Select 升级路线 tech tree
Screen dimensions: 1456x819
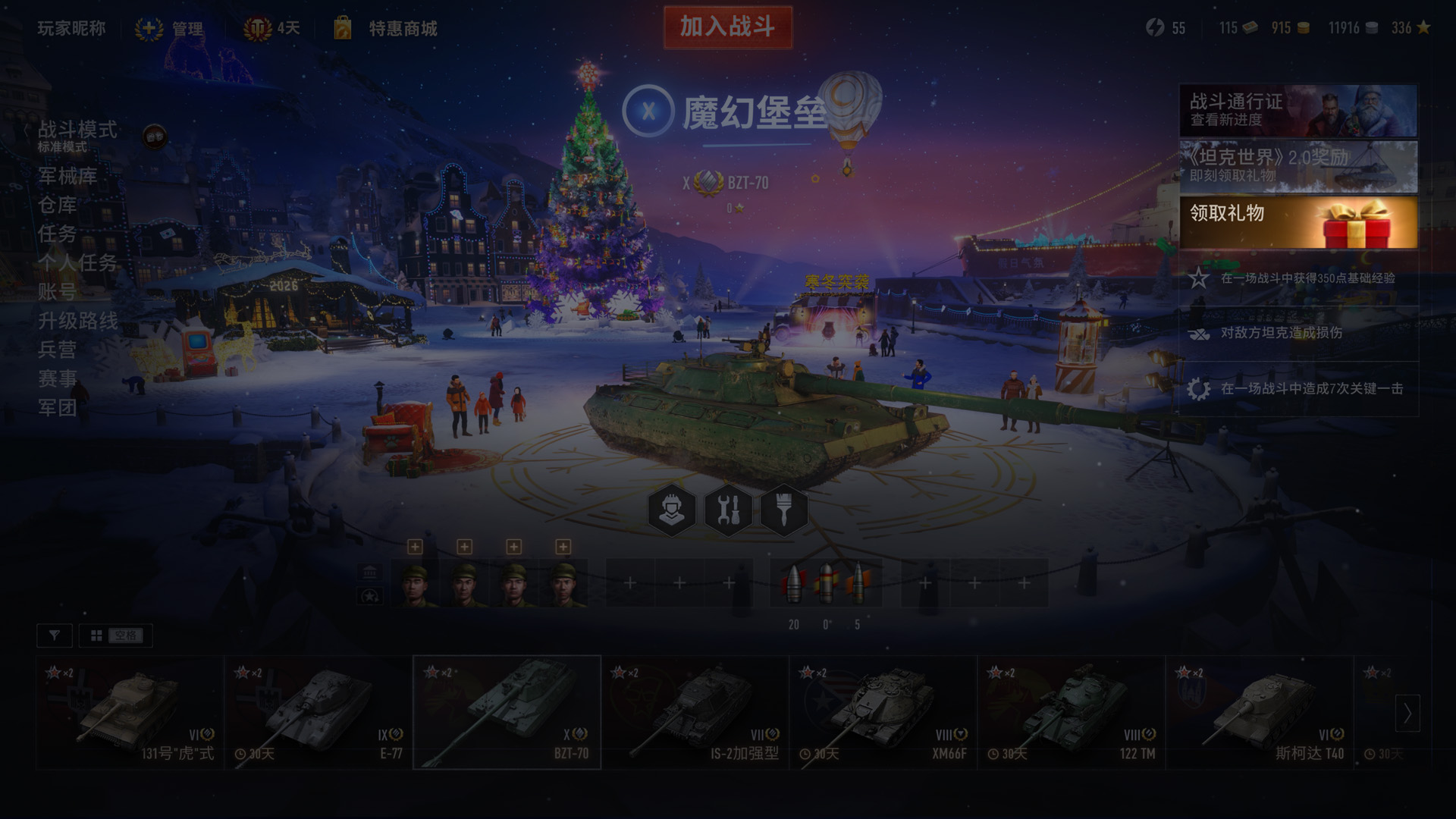78,321
